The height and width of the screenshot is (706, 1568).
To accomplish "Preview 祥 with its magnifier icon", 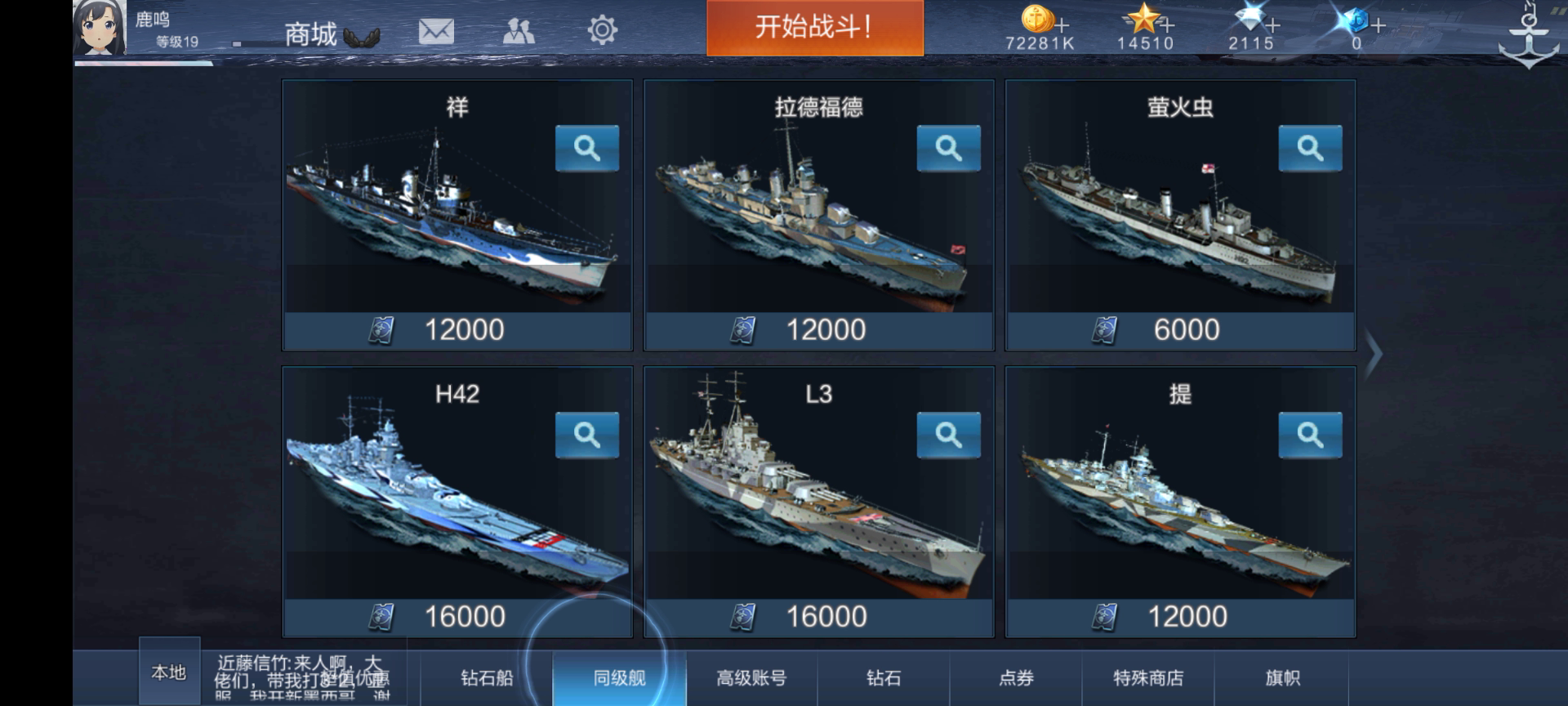I will coord(588,149).
